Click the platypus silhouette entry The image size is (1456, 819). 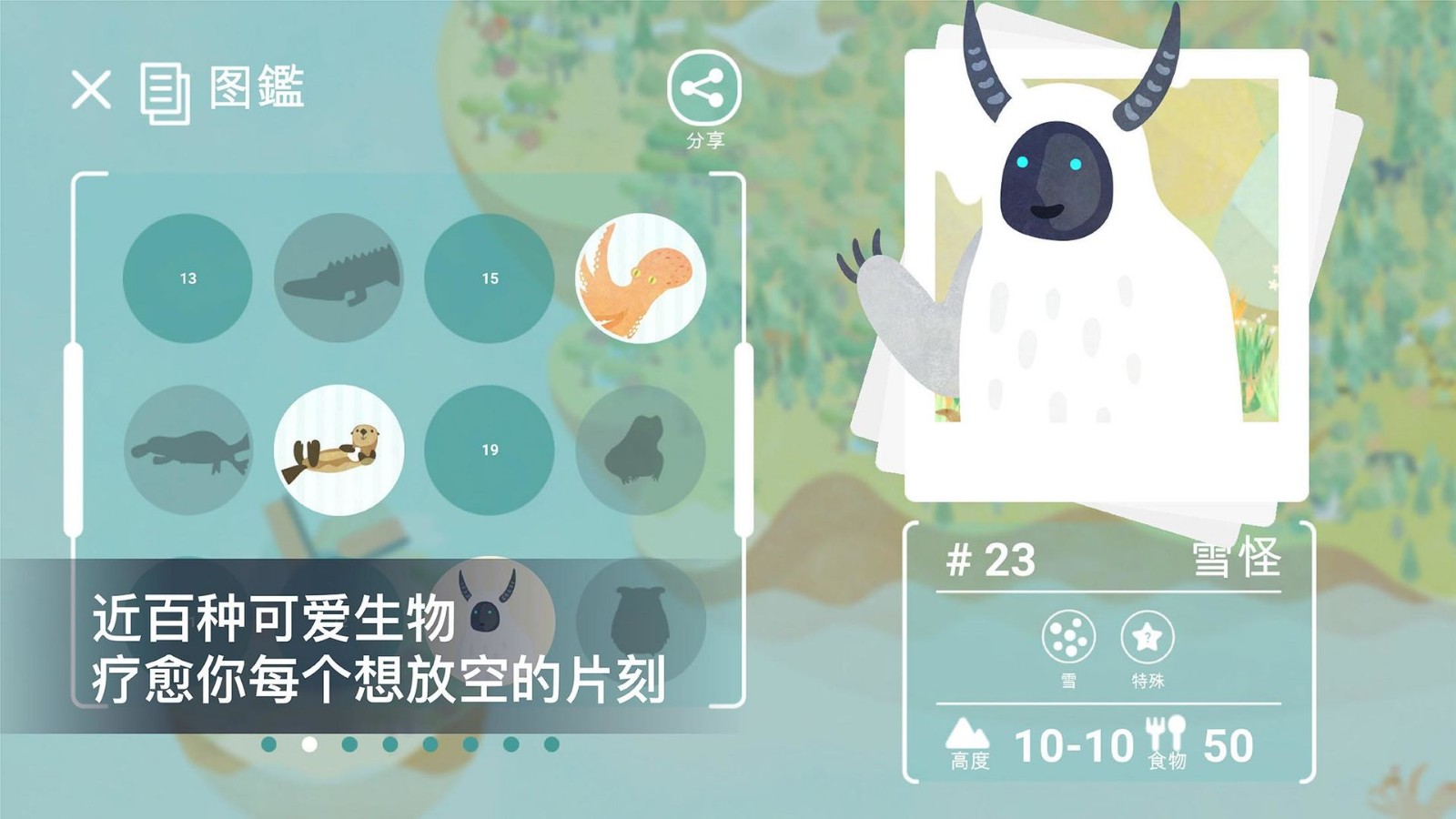click(187, 449)
